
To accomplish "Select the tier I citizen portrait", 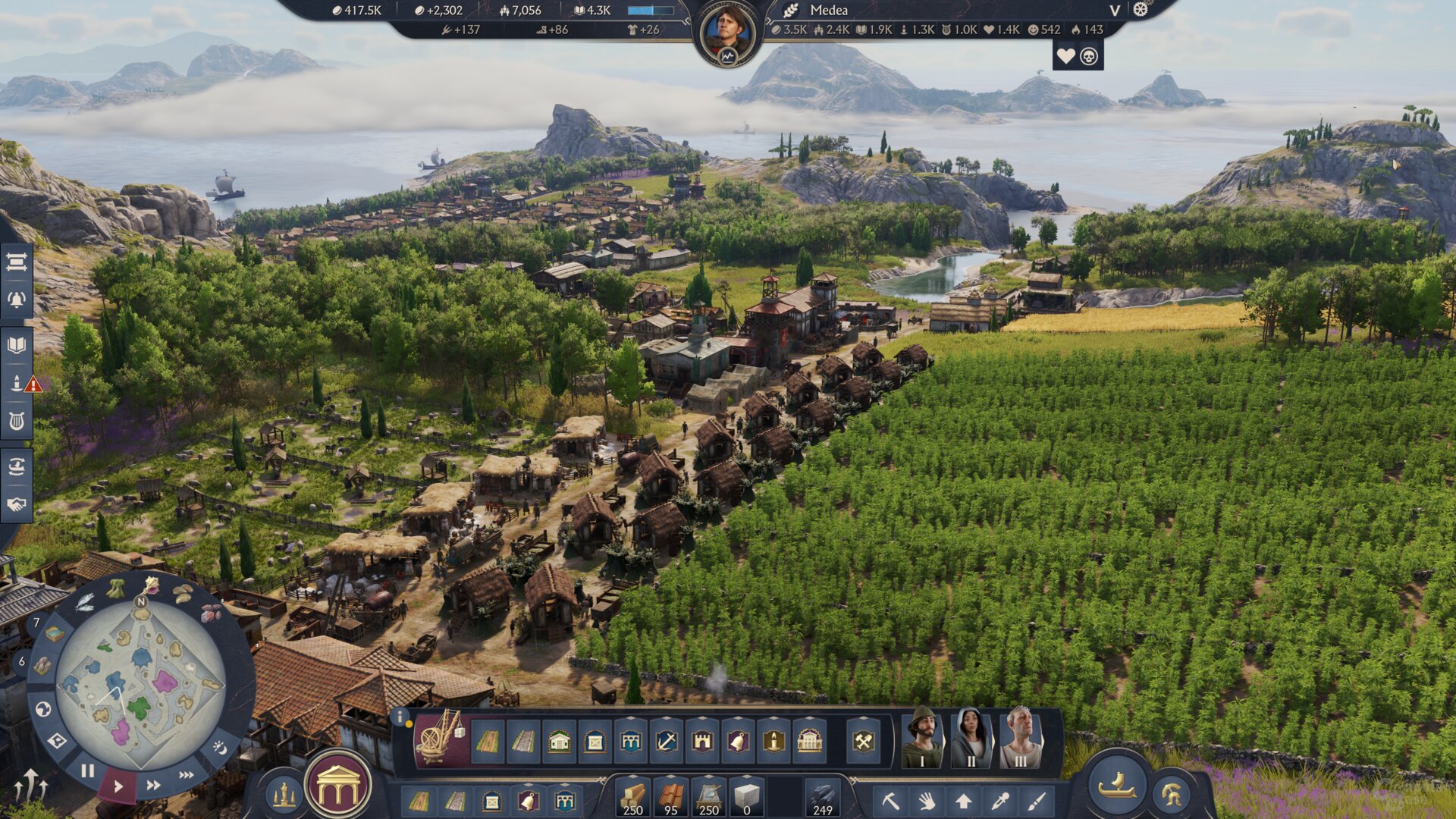I will tap(922, 738).
